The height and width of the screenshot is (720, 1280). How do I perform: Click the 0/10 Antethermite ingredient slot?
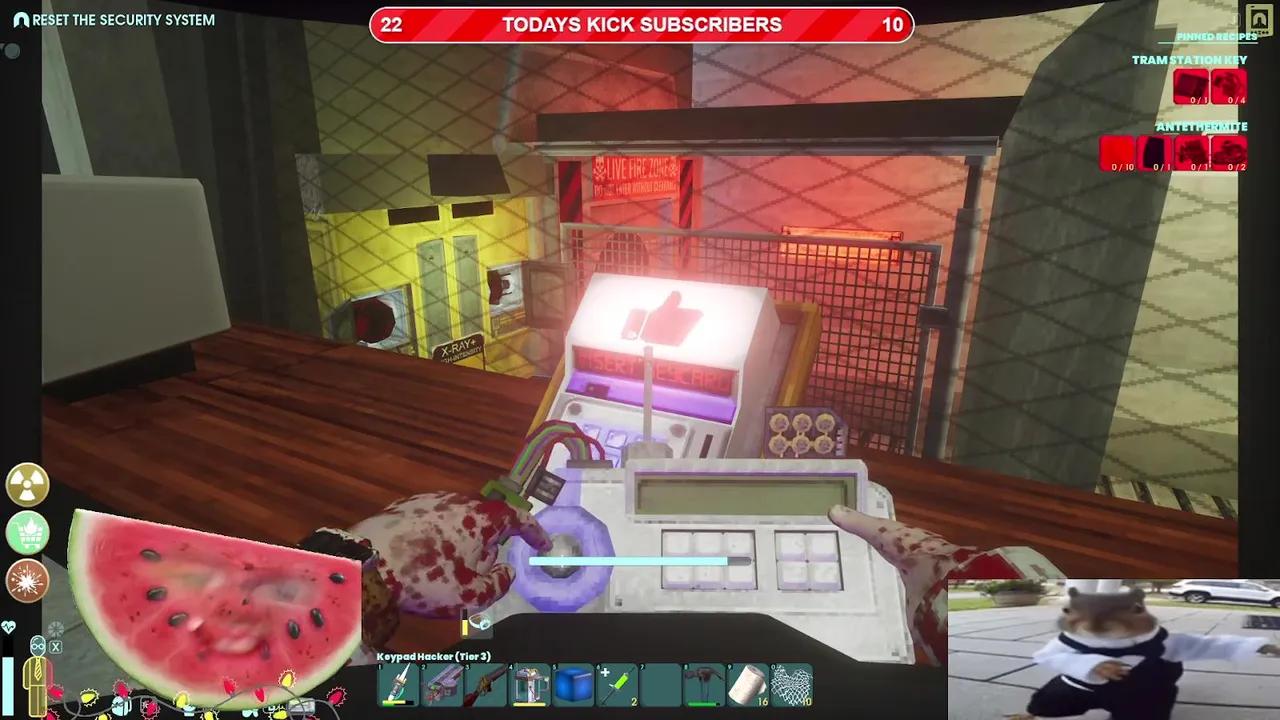(1120, 152)
